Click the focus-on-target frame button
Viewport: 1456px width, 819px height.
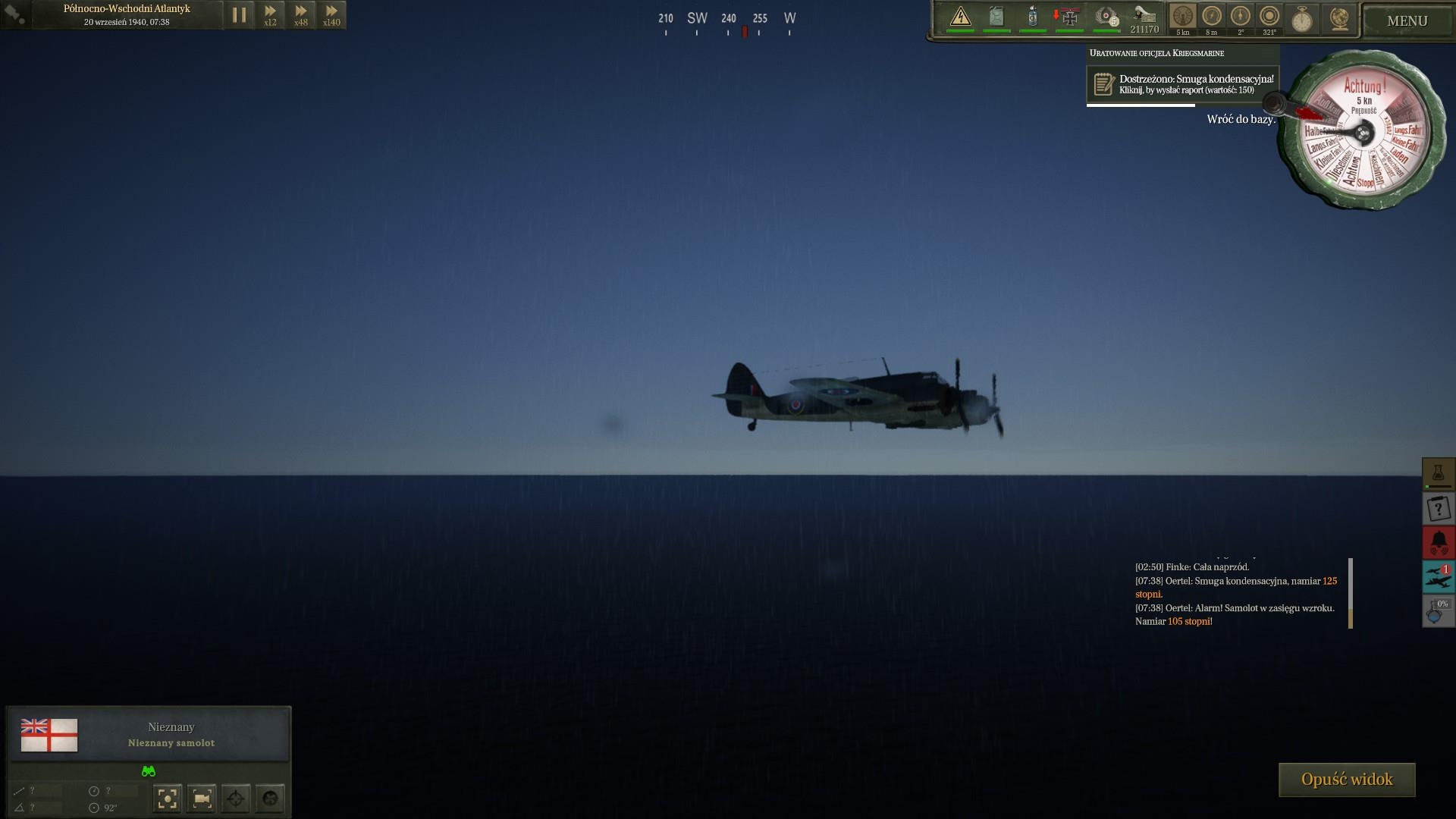(168, 798)
